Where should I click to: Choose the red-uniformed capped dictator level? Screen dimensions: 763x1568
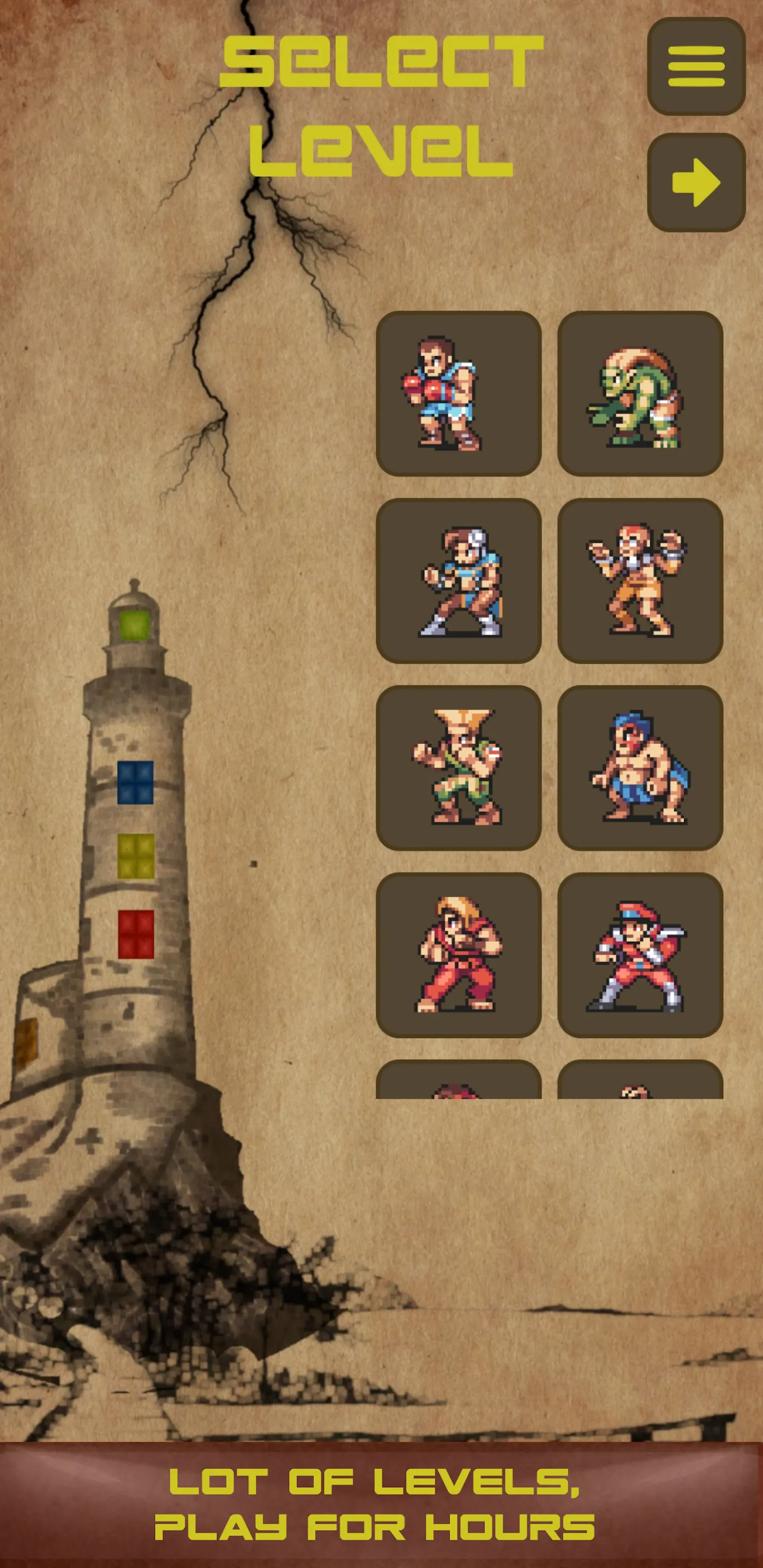640,954
